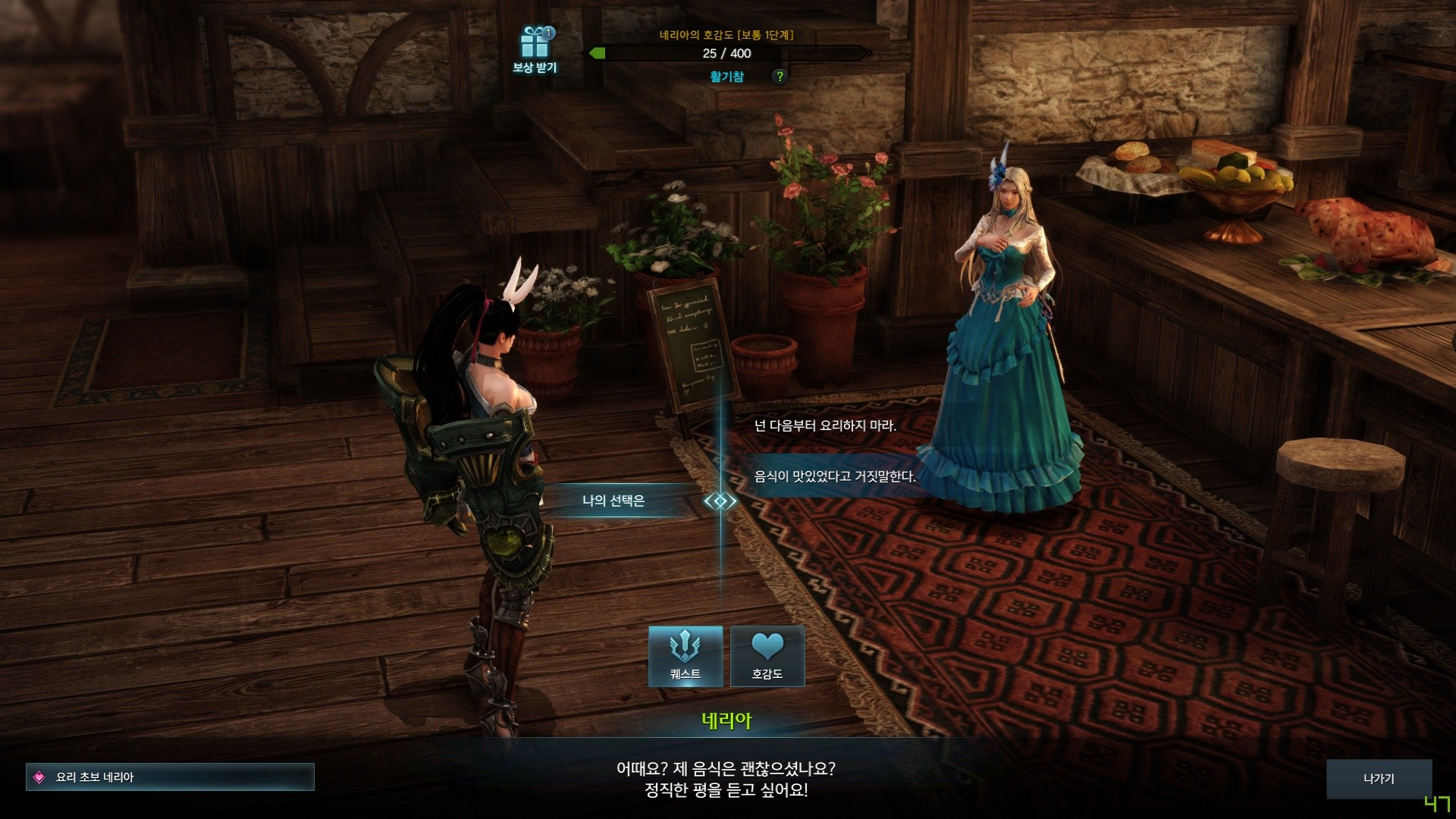Select the quest tracker "요리 초보 네리아"
Screen dimensions: 1456x819
coord(170,777)
